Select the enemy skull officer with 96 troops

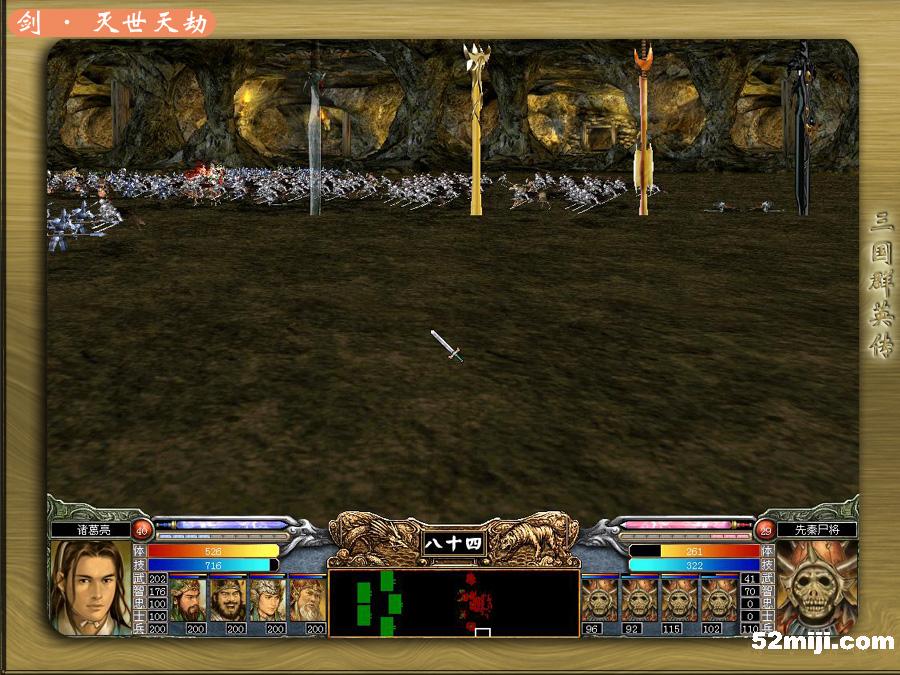(x=600, y=599)
